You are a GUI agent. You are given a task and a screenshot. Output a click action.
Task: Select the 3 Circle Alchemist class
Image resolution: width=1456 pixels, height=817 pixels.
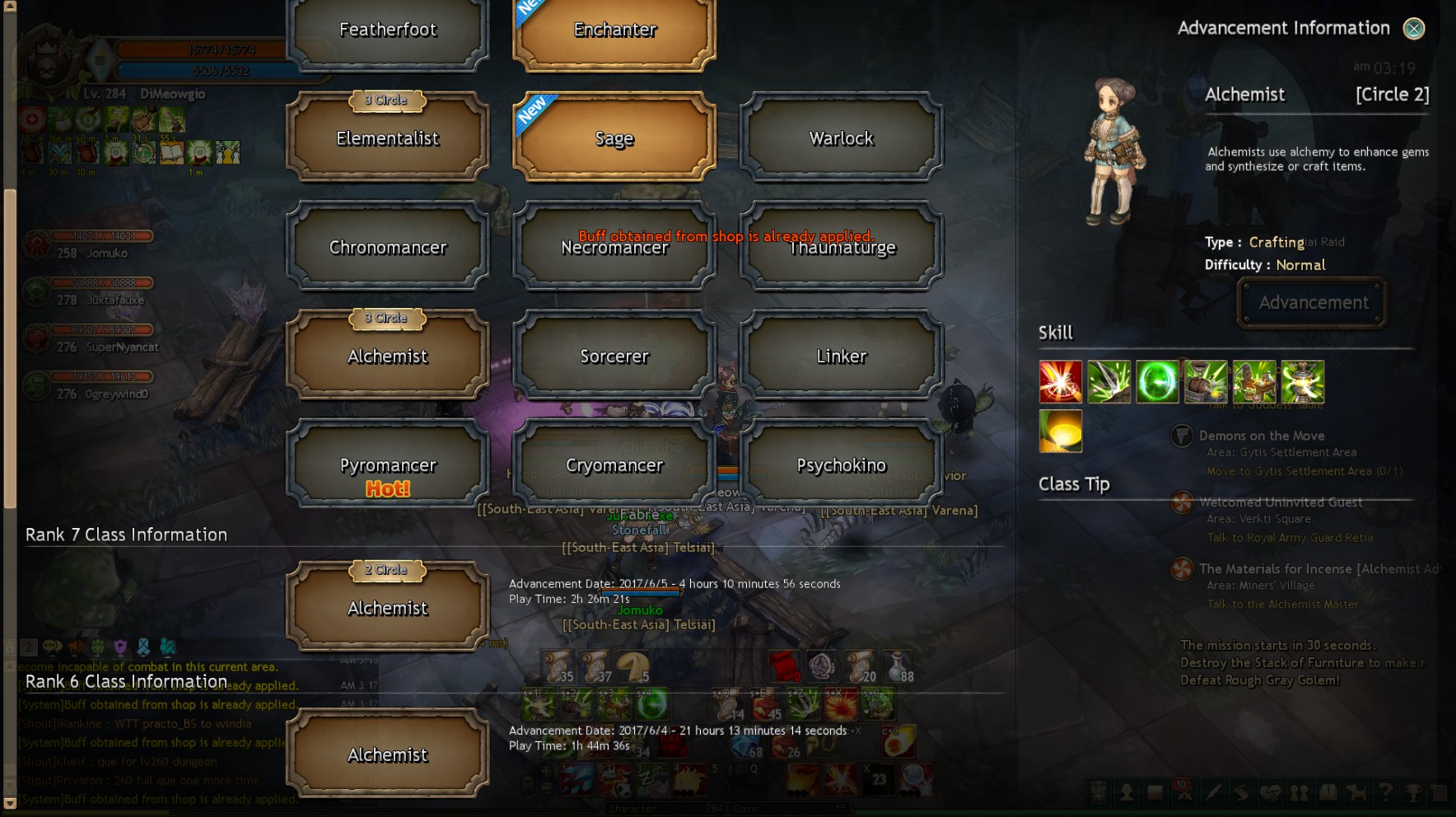coord(388,357)
